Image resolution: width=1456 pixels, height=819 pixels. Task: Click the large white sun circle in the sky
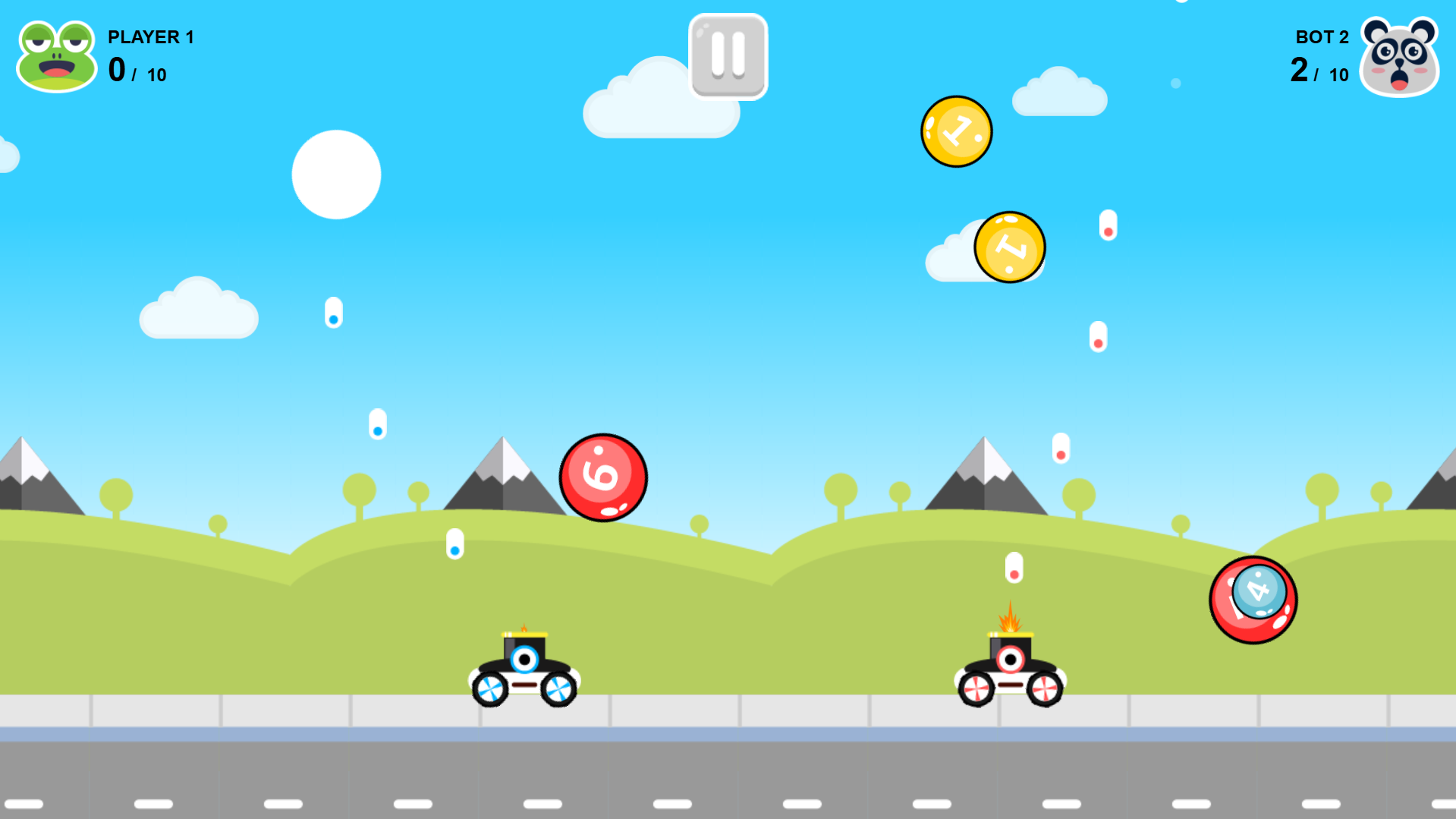point(336,174)
